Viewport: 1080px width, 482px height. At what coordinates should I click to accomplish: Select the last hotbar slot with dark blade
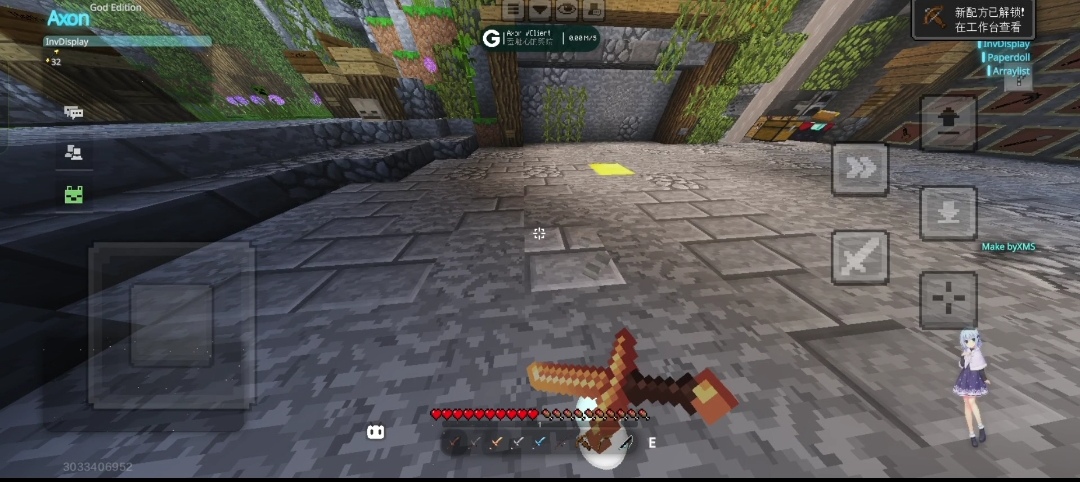tap(626, 442)
